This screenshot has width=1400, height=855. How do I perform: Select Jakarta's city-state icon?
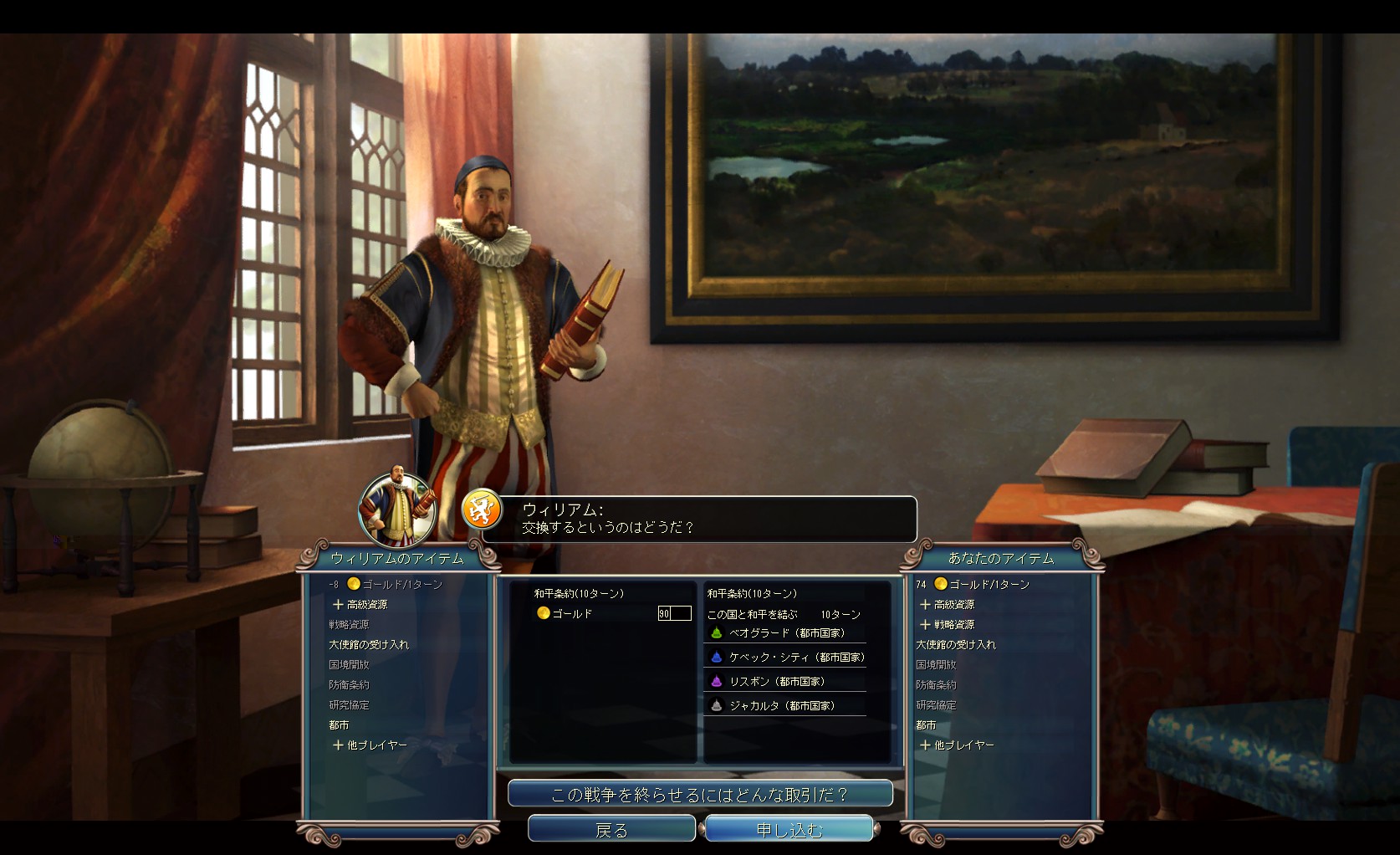point(716,705)
